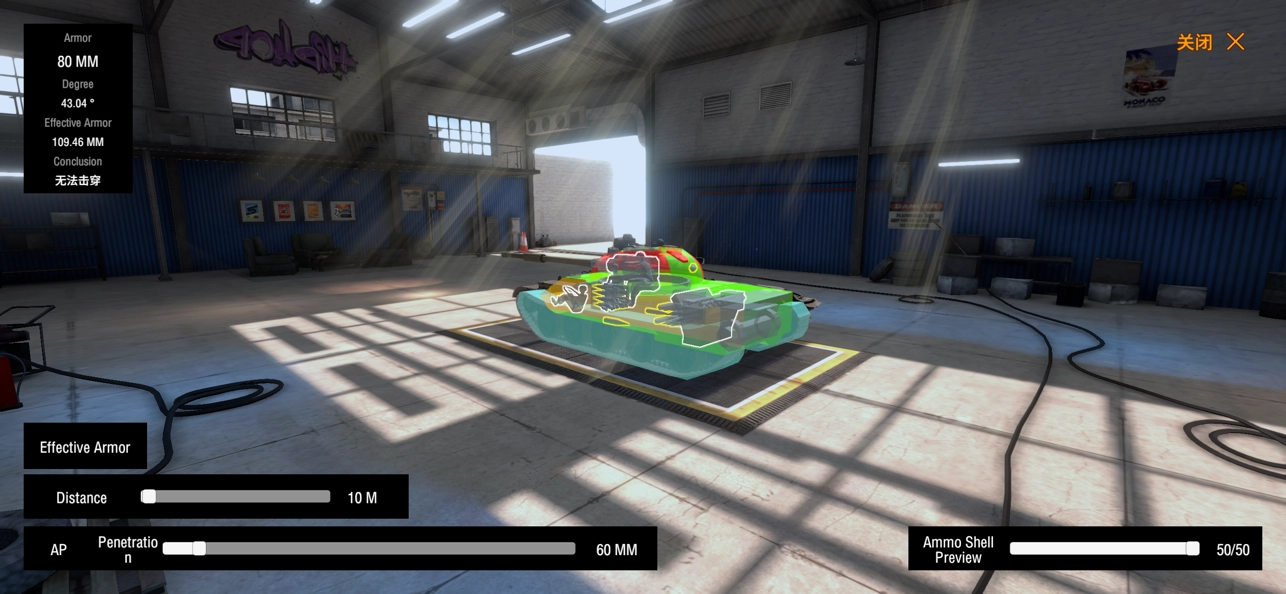Toggle the Effective Armor button

click(x=85, y=447)
